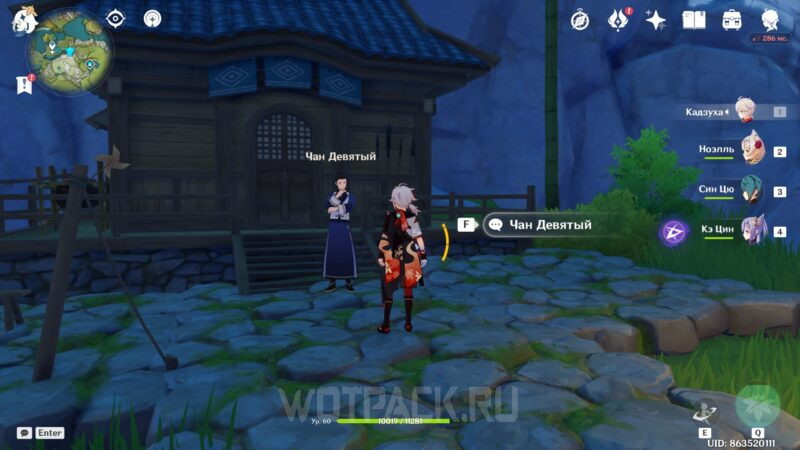Click the purple compass gadget icon
This screenshot has height=450, width=800.
click(x=673, y=232)
